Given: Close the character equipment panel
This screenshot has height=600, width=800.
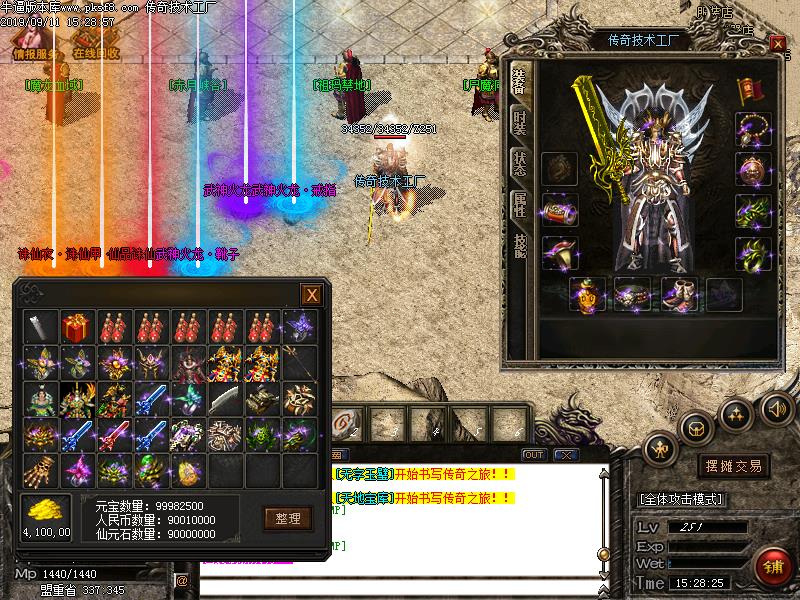Looking at the screenshot, I should click(x=778, y=44).
